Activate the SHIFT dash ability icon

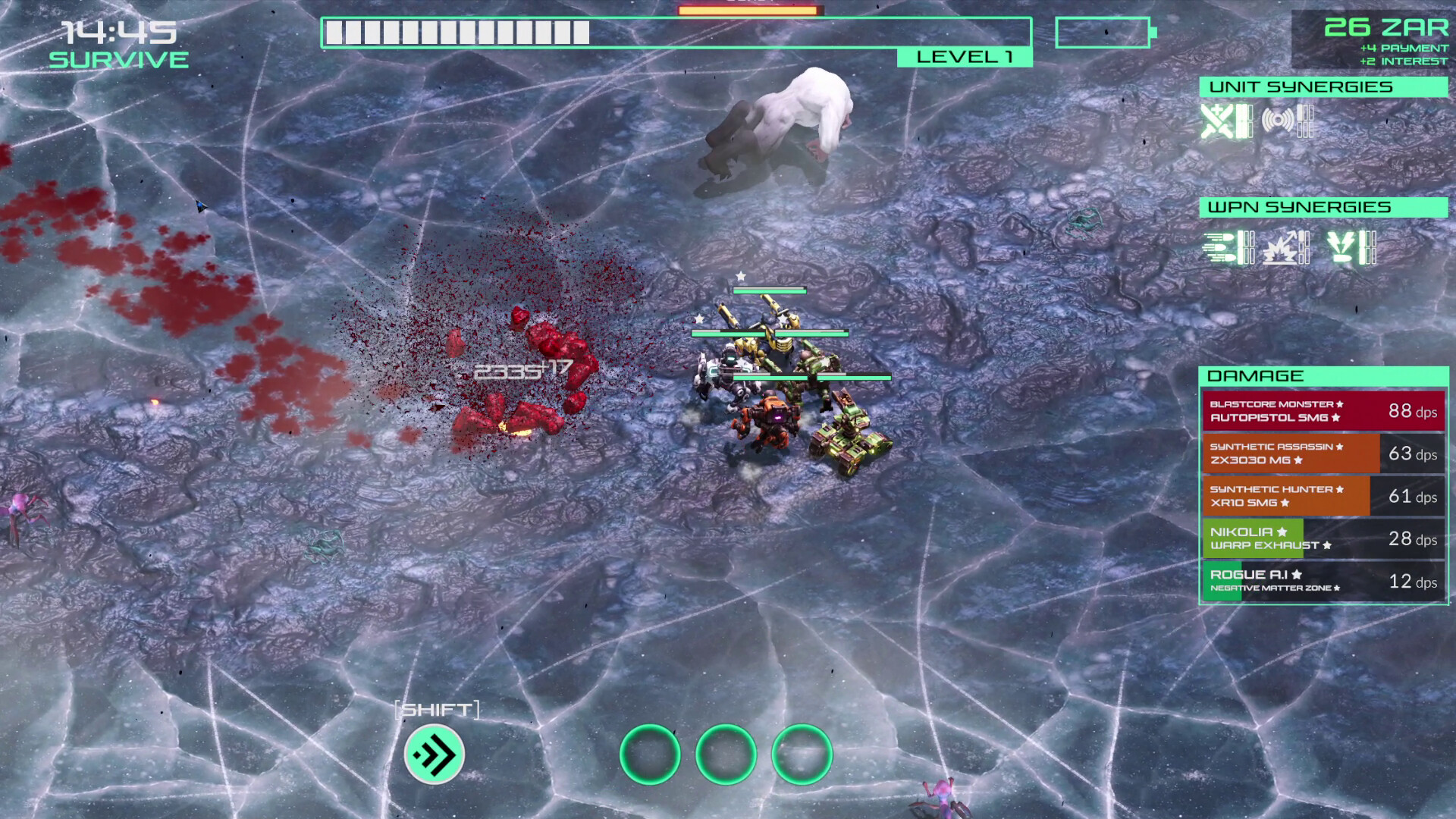click(x=432, y=754)
